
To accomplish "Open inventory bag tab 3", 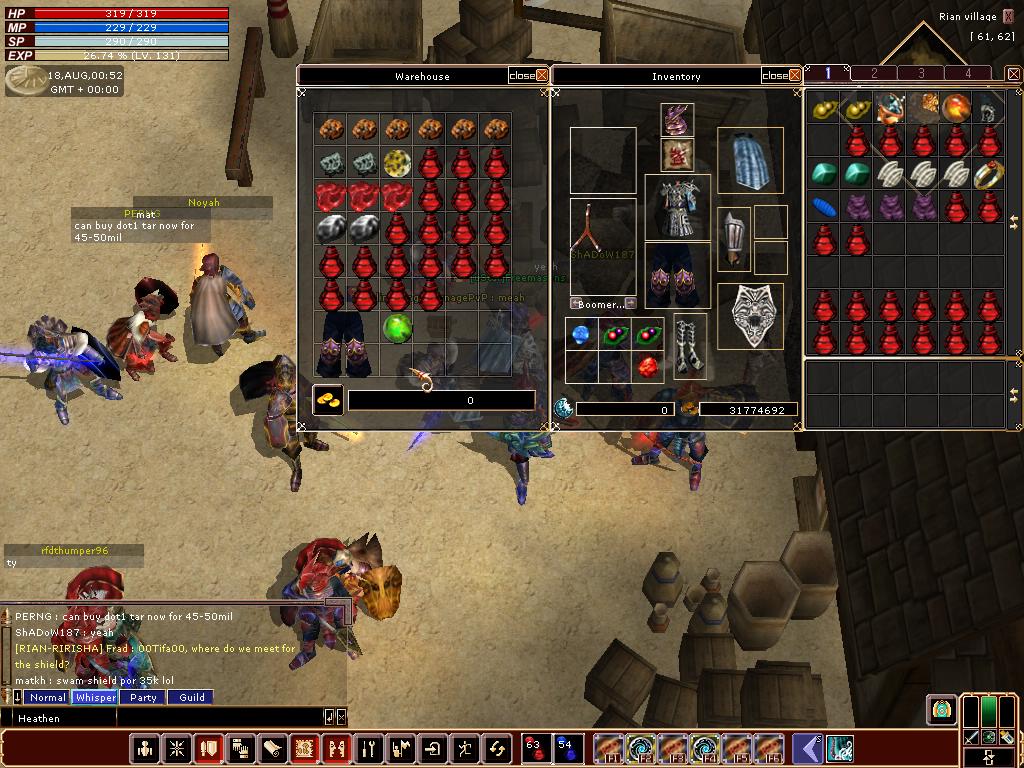I will [x=921, y=74].
